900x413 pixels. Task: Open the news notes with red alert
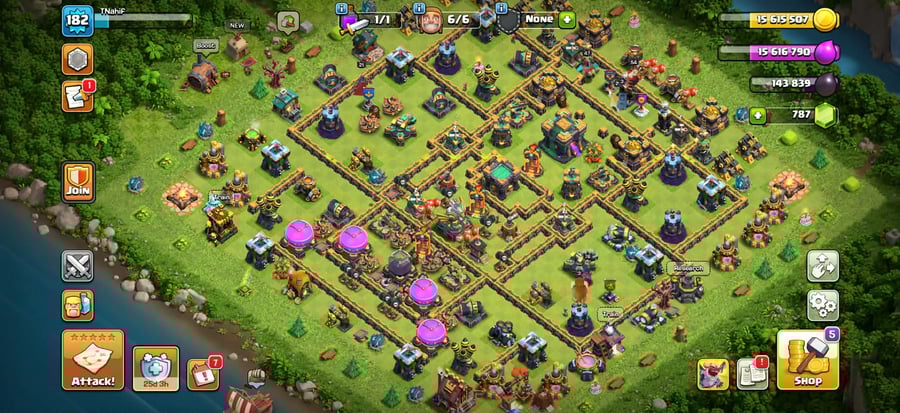point(752,373)
